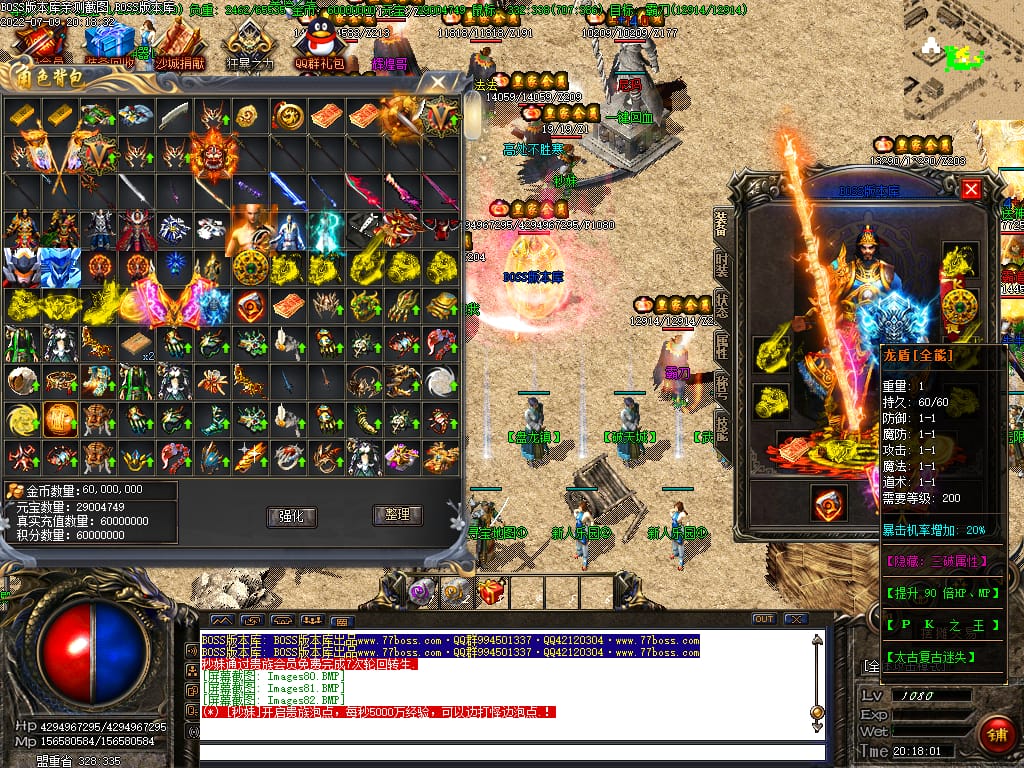Click the 整理 sort bag button

click(x=397, y=515)
